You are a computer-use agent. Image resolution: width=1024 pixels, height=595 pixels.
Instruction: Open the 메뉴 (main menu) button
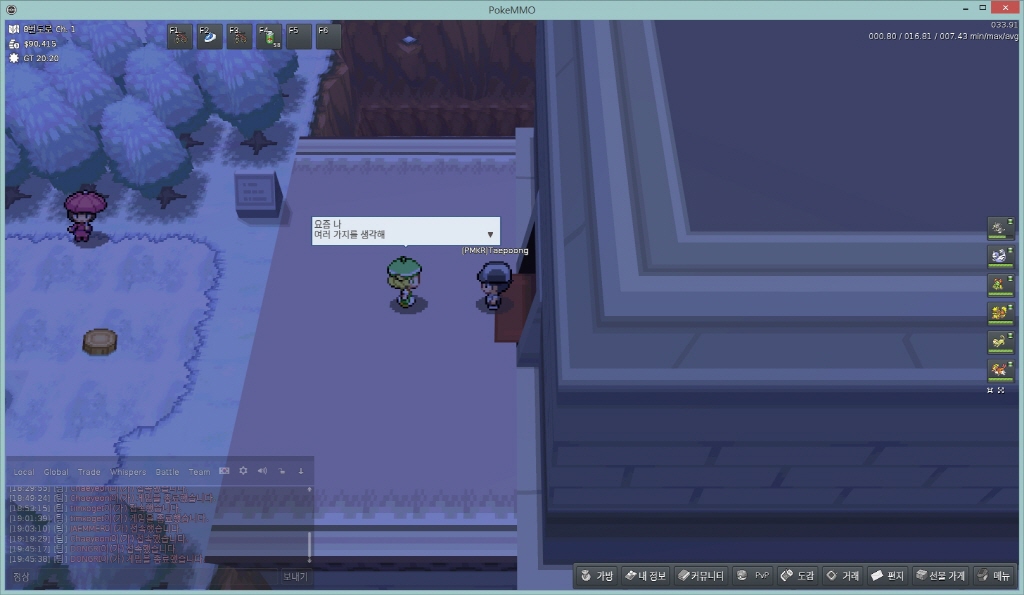click(994, 576)
